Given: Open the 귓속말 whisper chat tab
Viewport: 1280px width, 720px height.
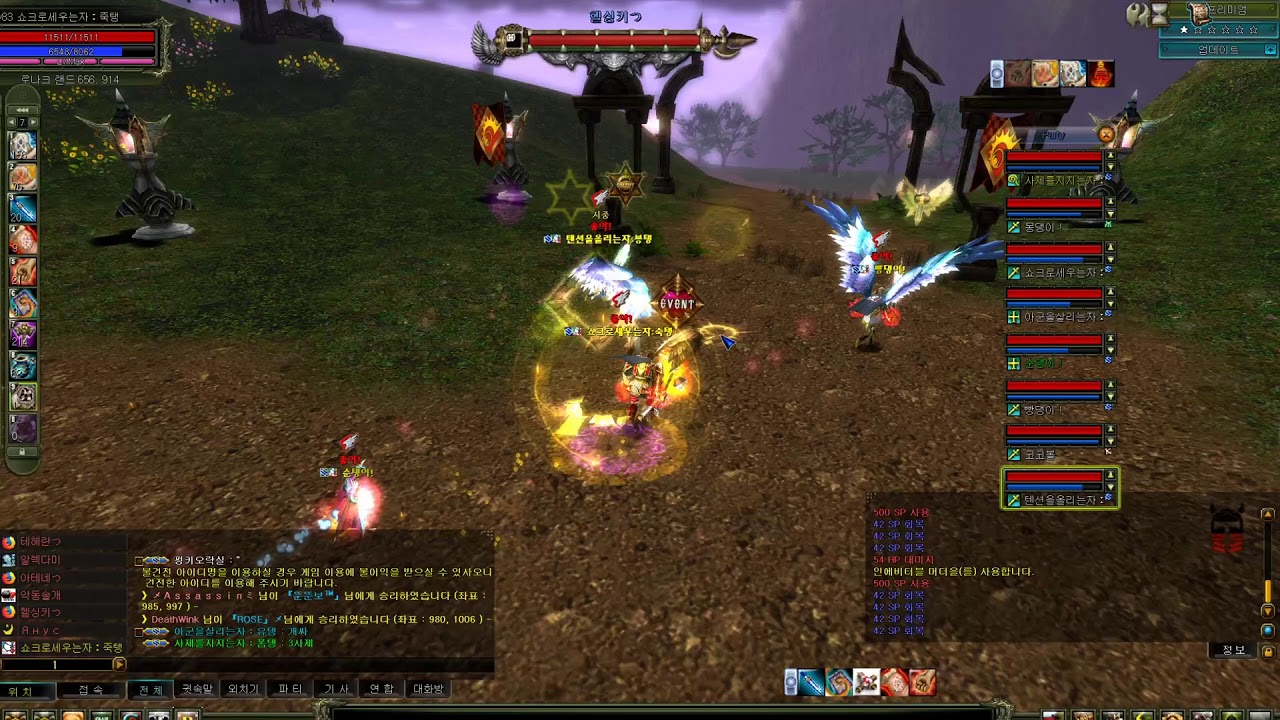Looking at the screenshot, I should pos(196,689).
